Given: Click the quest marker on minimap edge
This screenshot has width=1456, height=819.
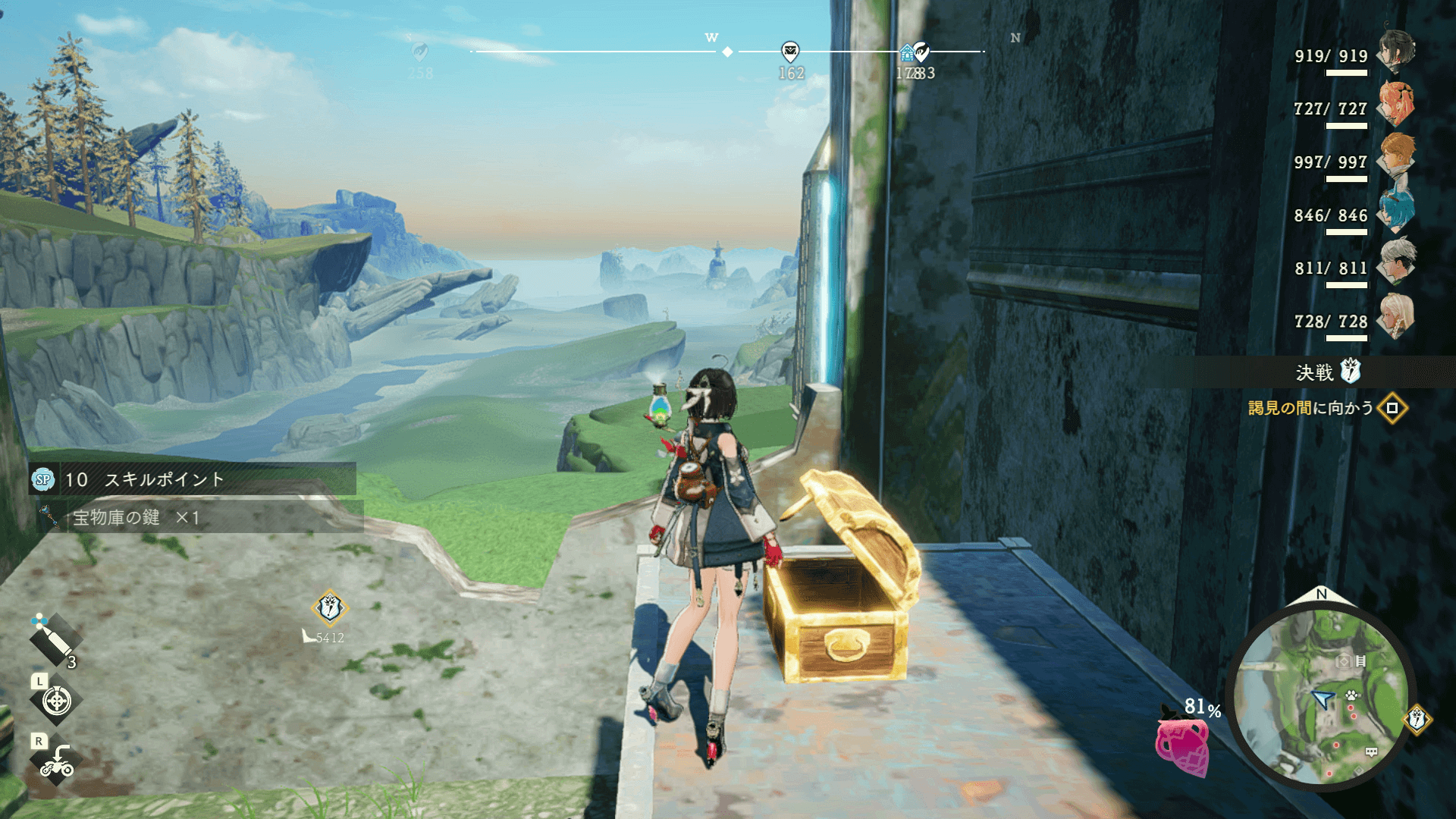Looking at the screenshot, I should tap(1417, 718).
